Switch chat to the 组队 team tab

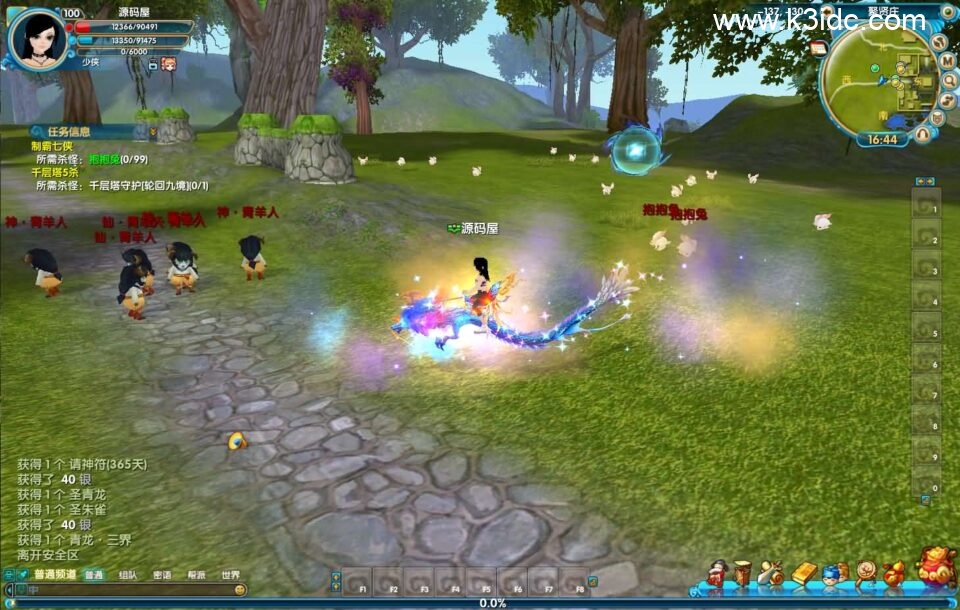pos(128,575)
